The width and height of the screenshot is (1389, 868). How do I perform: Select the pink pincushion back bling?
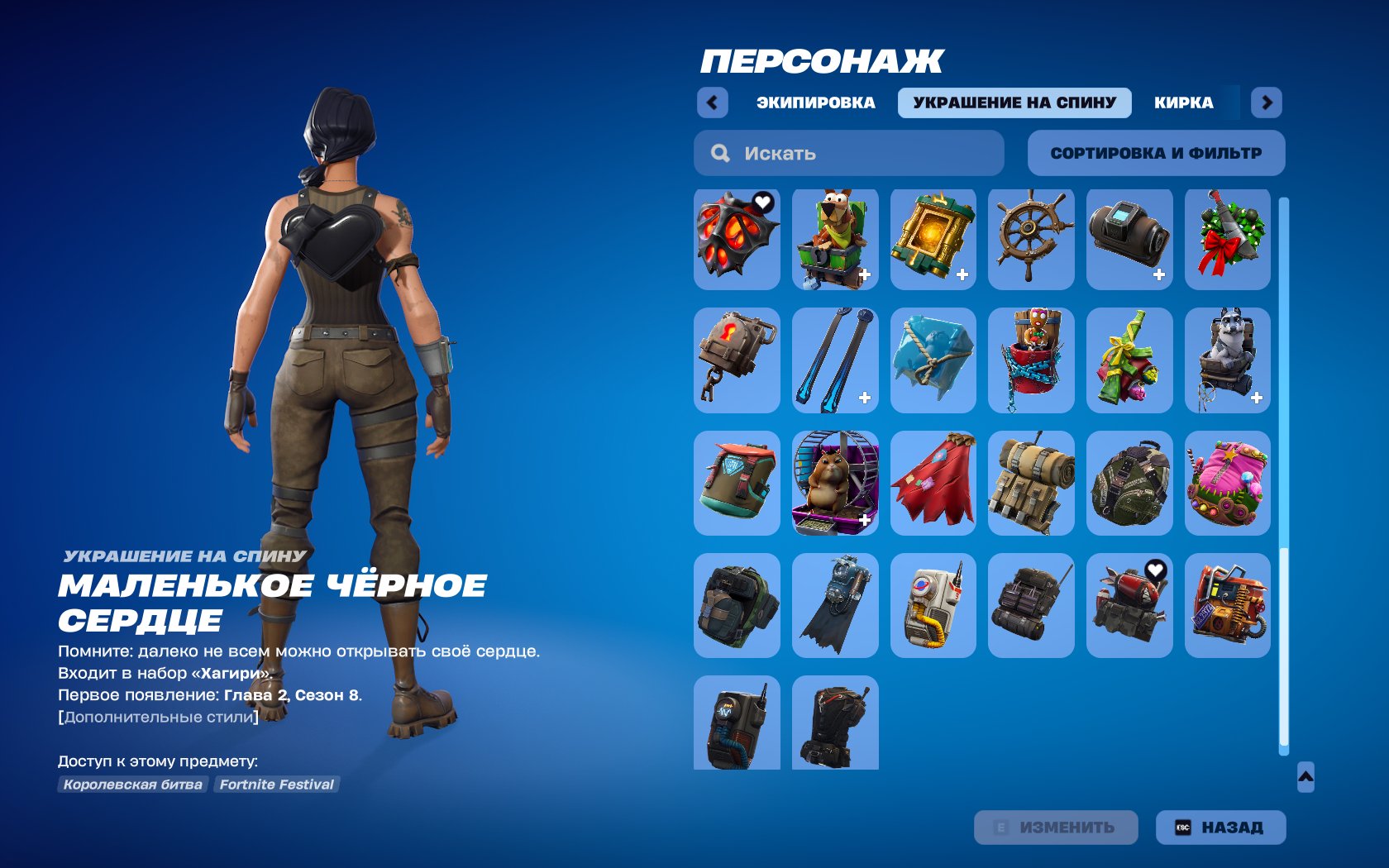pyautogui.click(x=1227, y=482)
